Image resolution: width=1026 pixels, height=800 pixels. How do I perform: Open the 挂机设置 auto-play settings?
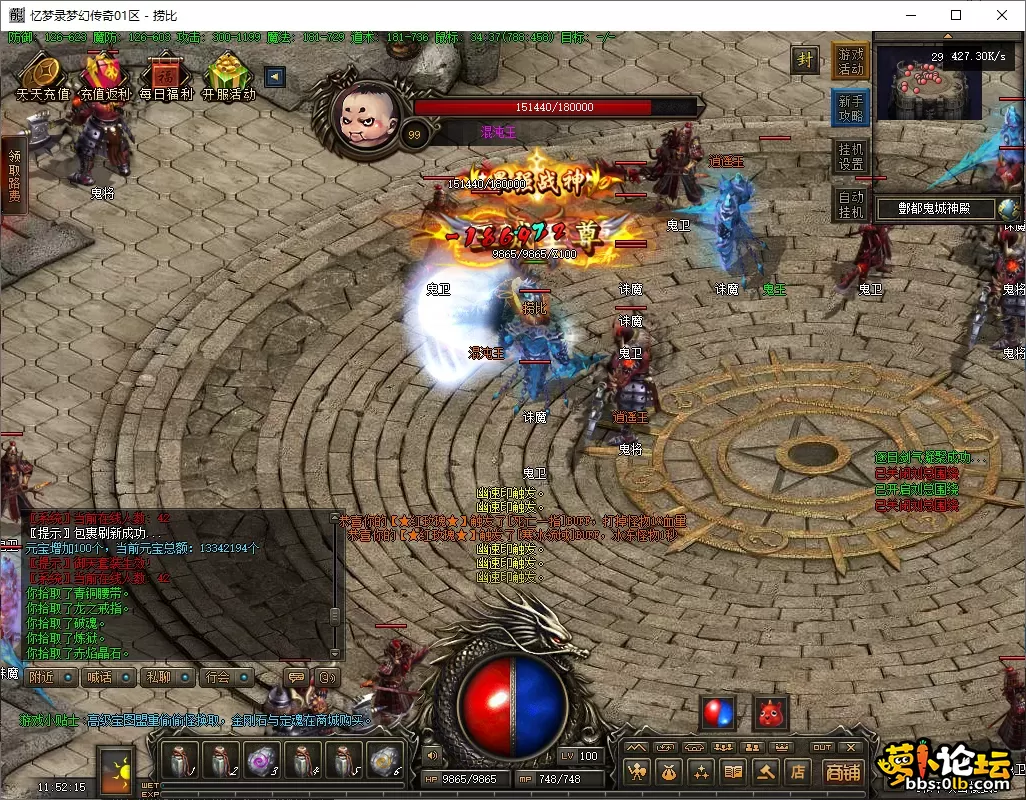pyautogui.click(x=850, y=155)
